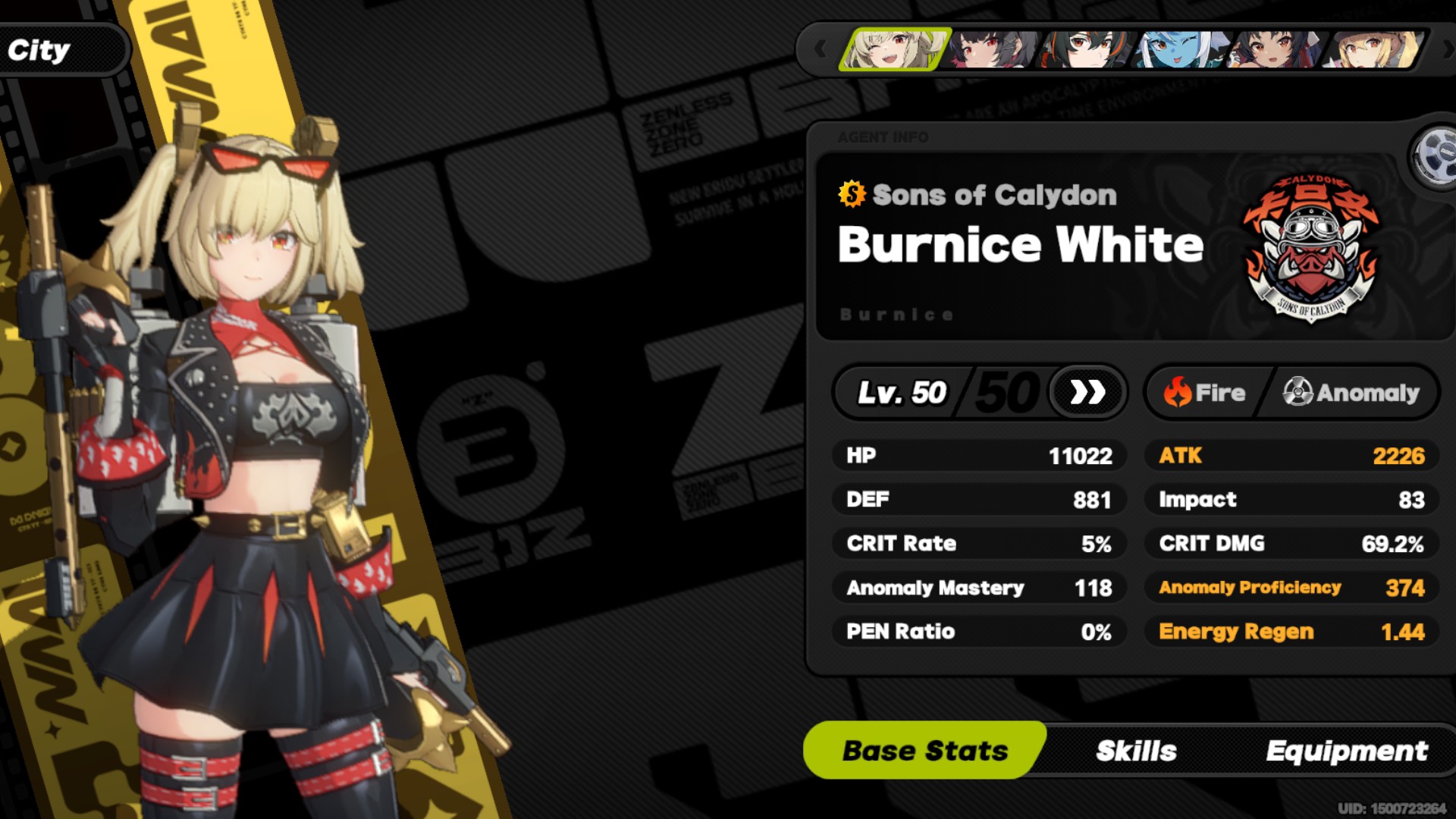Select the Base Stats tab
Screen dimensions: 1456x819
pos(925,751)
